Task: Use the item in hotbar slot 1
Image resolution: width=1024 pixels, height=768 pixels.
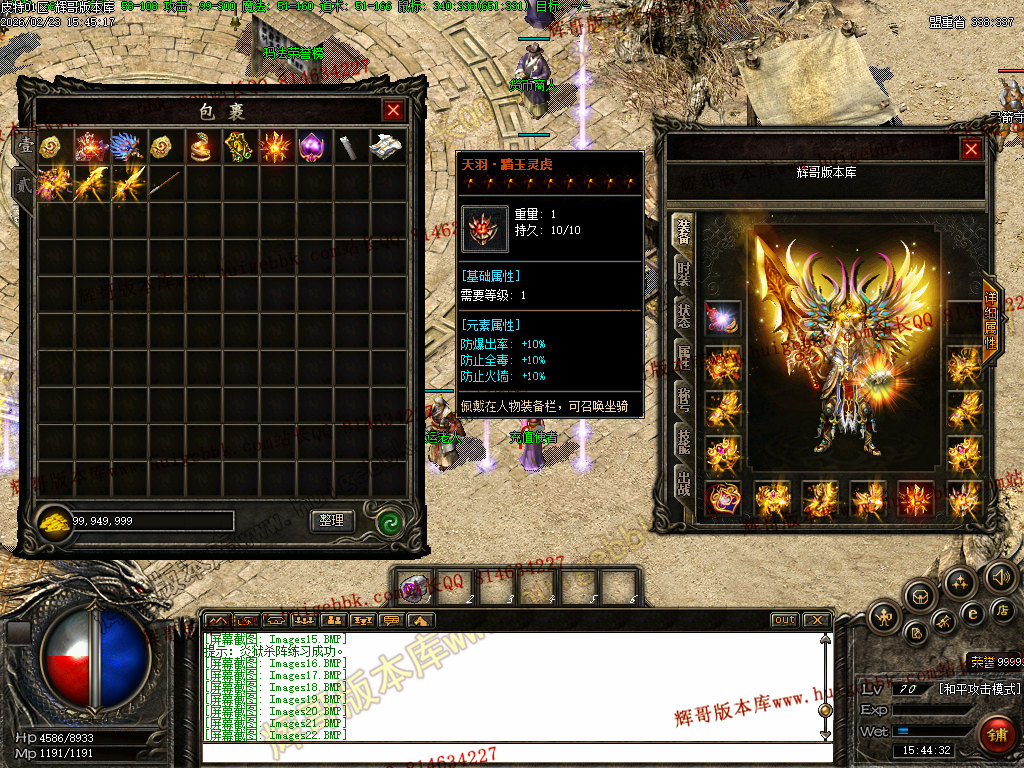Action: [416, 585]
